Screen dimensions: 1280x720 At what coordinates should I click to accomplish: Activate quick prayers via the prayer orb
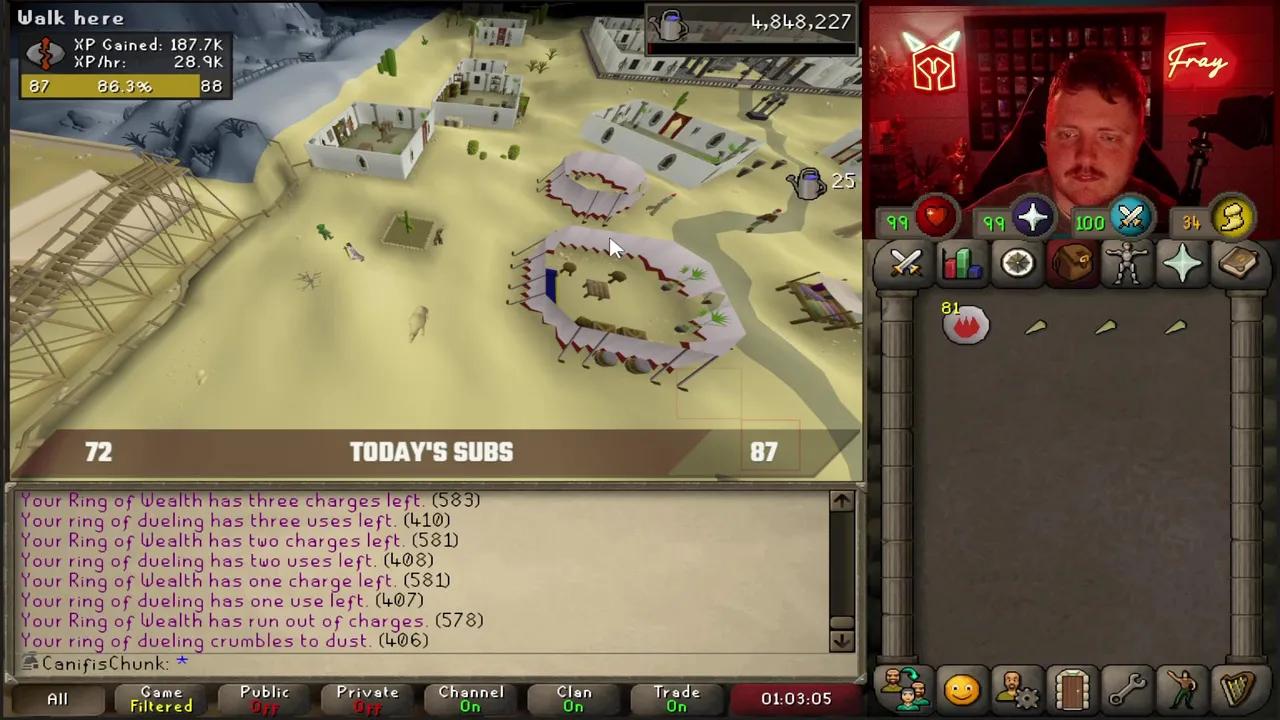(x=1032, y=220)
